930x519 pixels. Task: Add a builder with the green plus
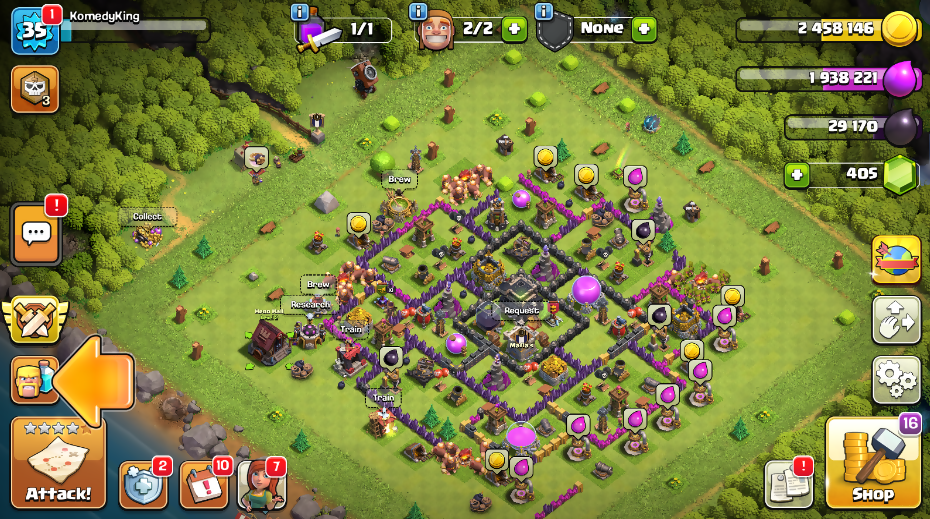pyautogui.click(x=514, y=29)
